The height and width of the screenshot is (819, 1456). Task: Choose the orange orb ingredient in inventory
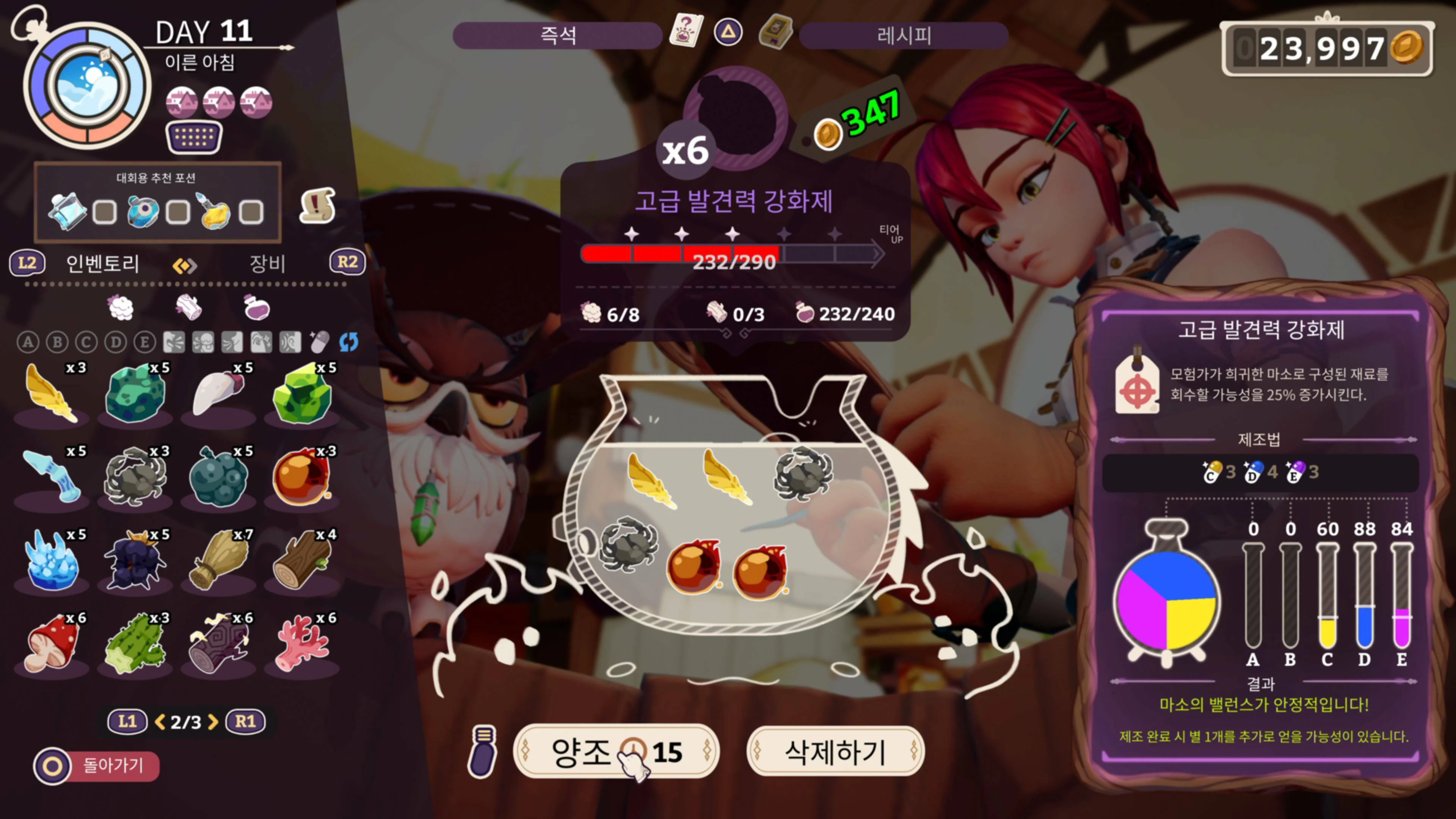[301, 477]
